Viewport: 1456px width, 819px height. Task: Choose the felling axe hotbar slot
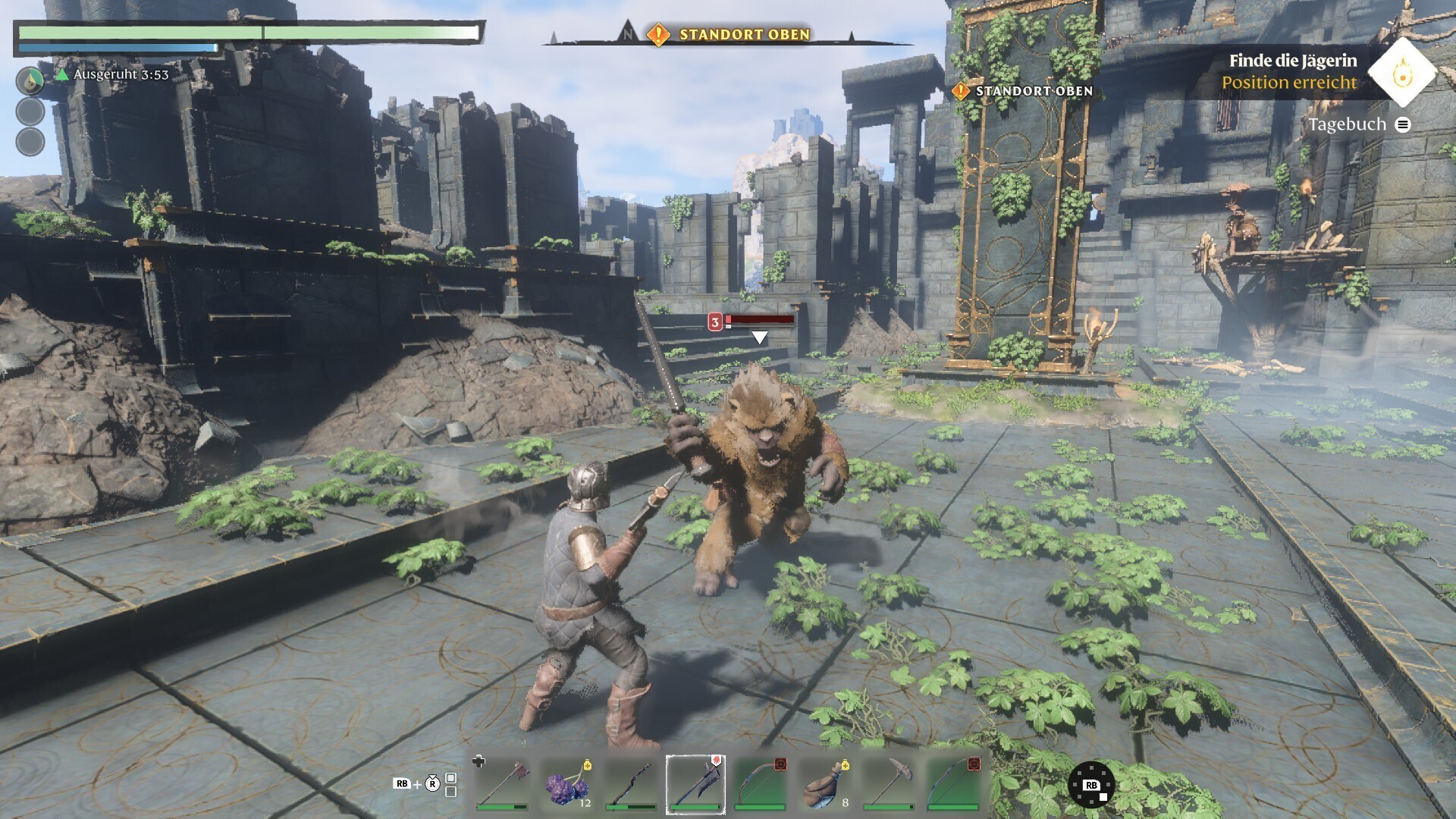click(x=502, y=784)
